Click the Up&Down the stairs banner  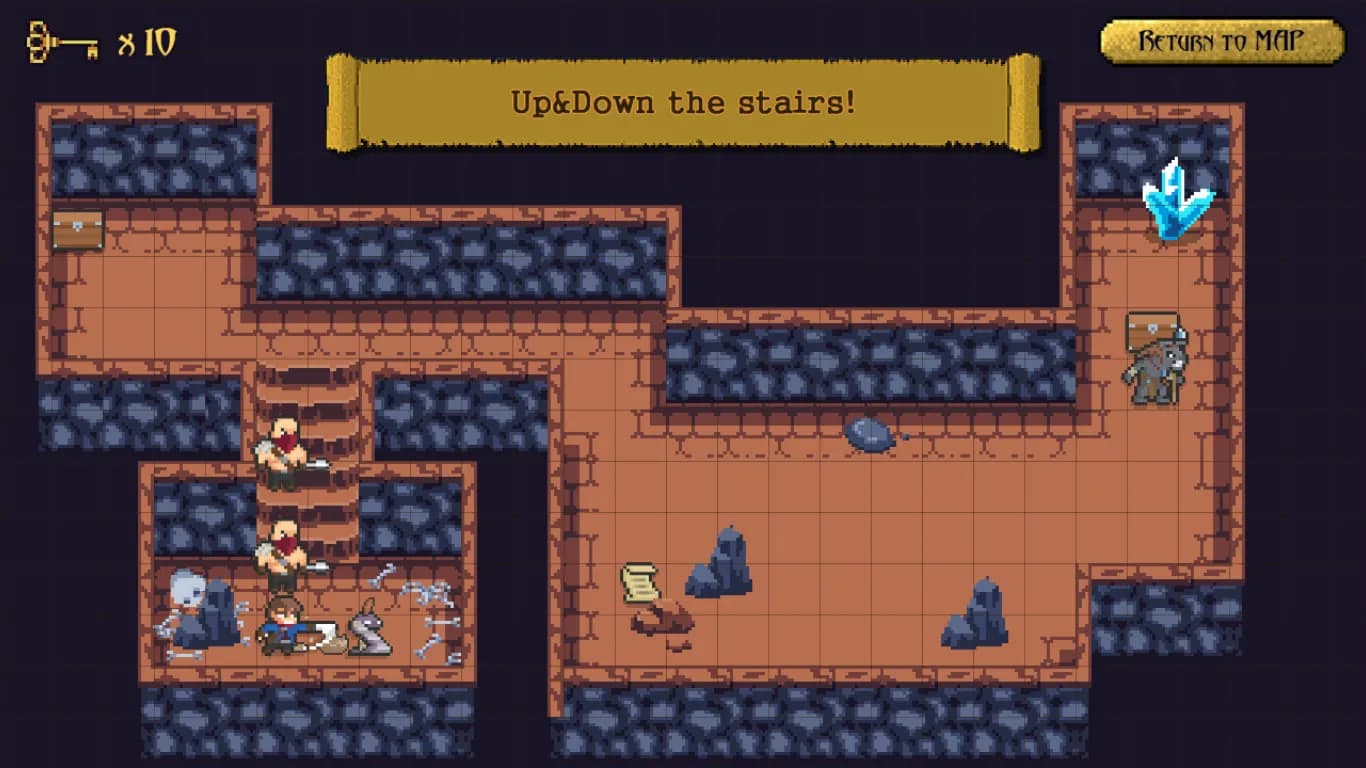(x=683, y=103)
